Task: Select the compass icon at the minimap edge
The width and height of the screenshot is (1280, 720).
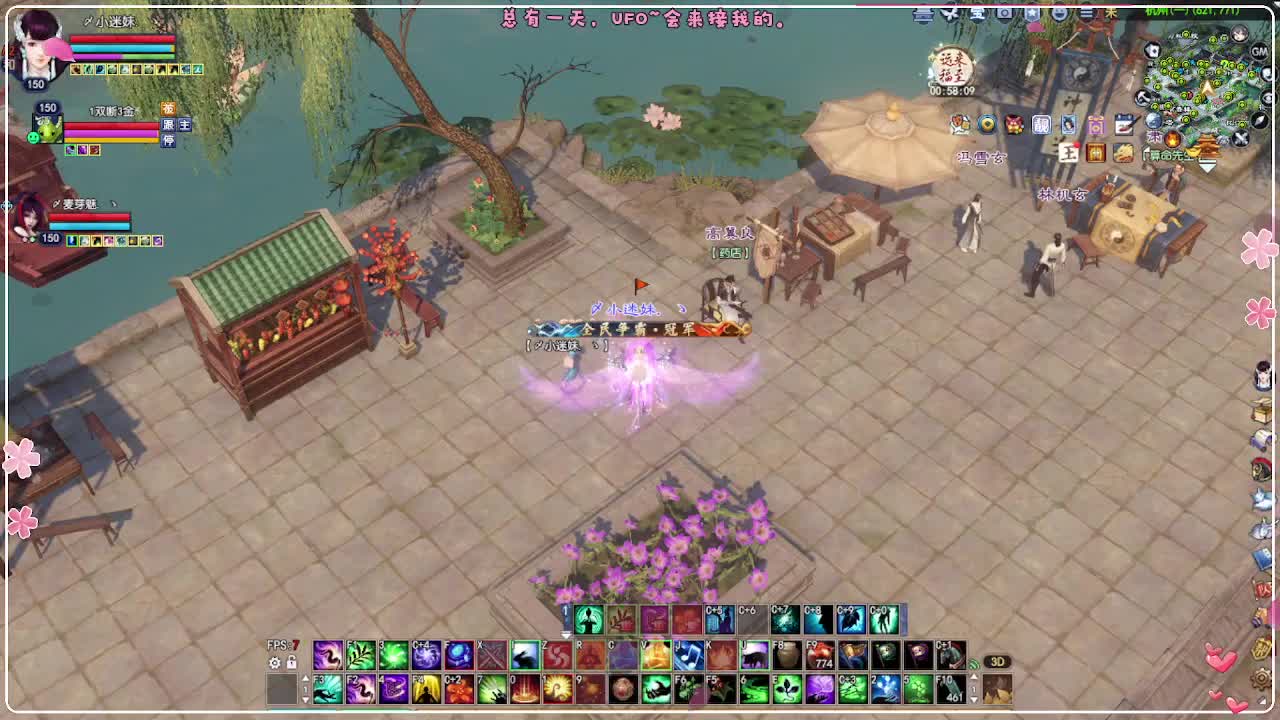Action: (1258, 120)
